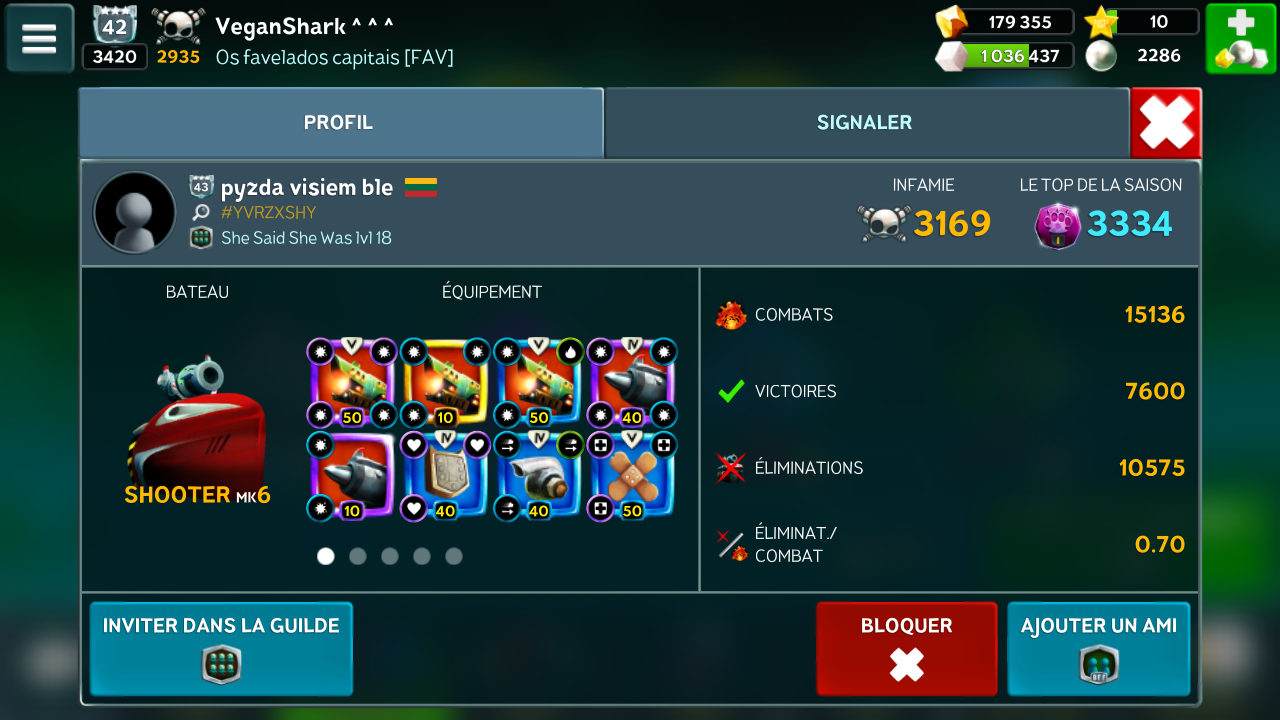Image resolution: width=1280 pixels, height=720 pixels.
Task: Open the hamburger menu
Action: [x=39, y=38]
